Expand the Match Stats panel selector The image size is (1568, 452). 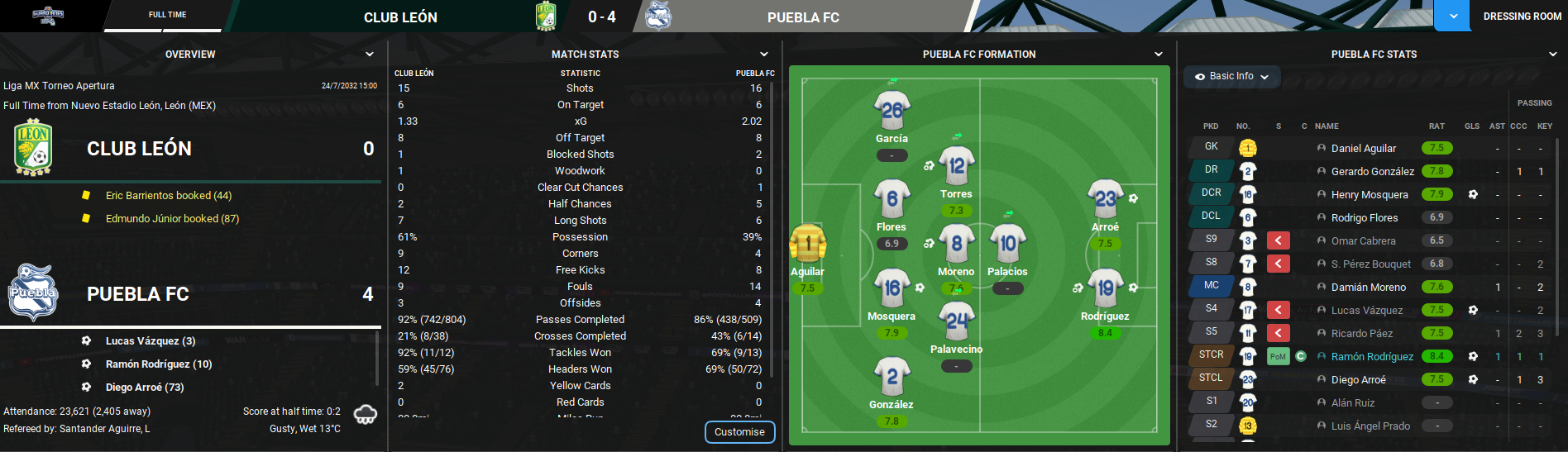[x=764, y=55]
